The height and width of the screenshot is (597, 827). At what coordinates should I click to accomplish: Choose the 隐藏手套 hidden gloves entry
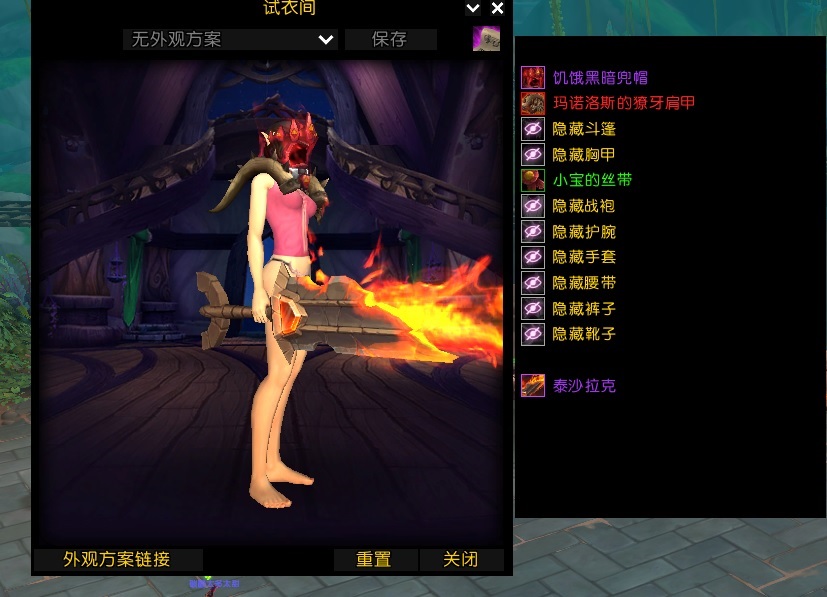coord(584,257)
